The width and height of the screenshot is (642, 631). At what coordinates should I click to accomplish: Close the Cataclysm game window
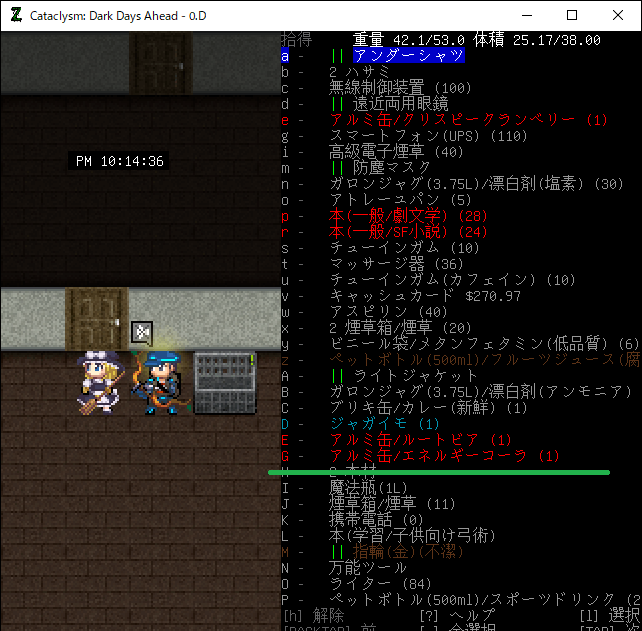tap(618, 15)
